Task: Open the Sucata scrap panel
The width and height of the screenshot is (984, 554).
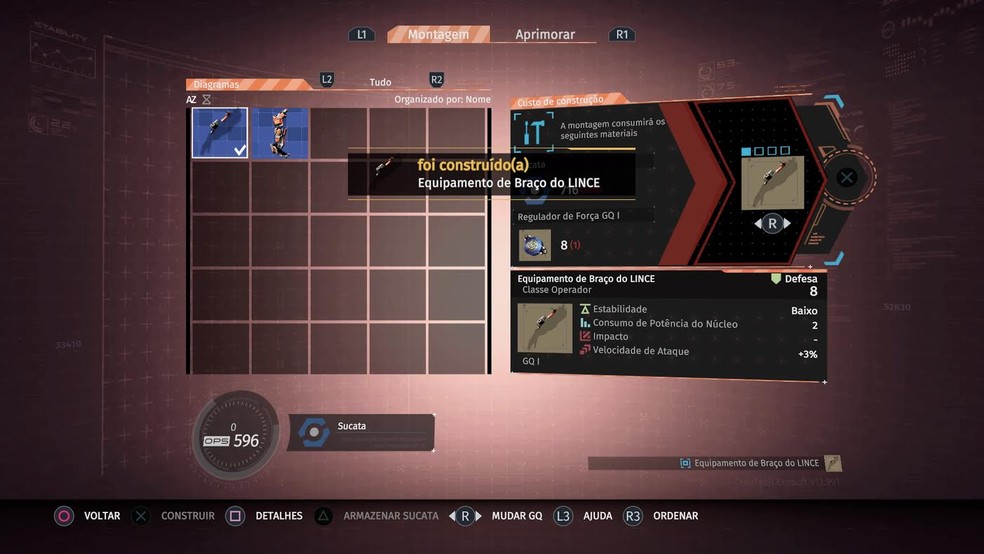Action: (x=362, y=432)
